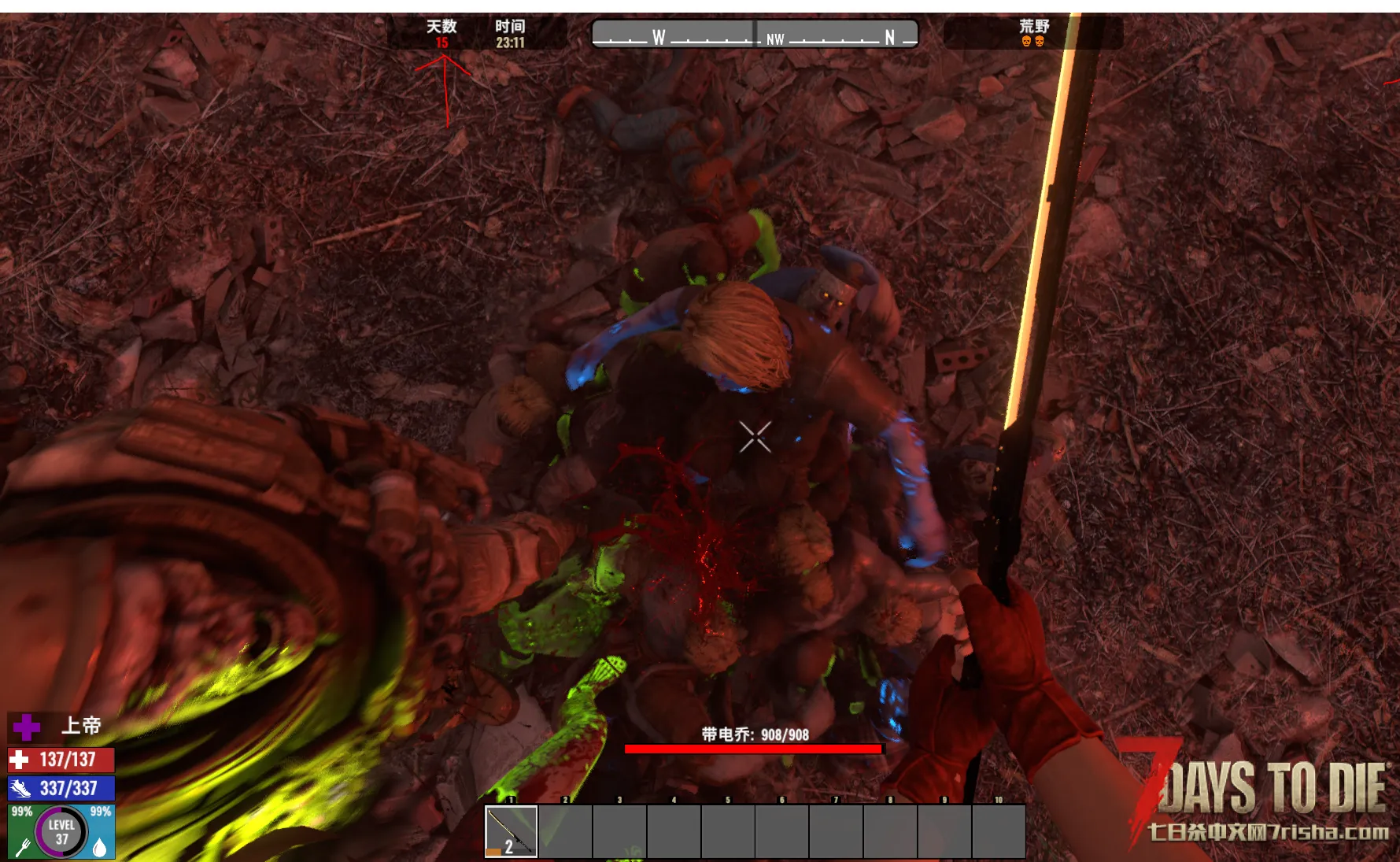Click the water drop hydration icon
Image resolution: width=1400 pixels, height=862 pixels.
click(100, 848)
